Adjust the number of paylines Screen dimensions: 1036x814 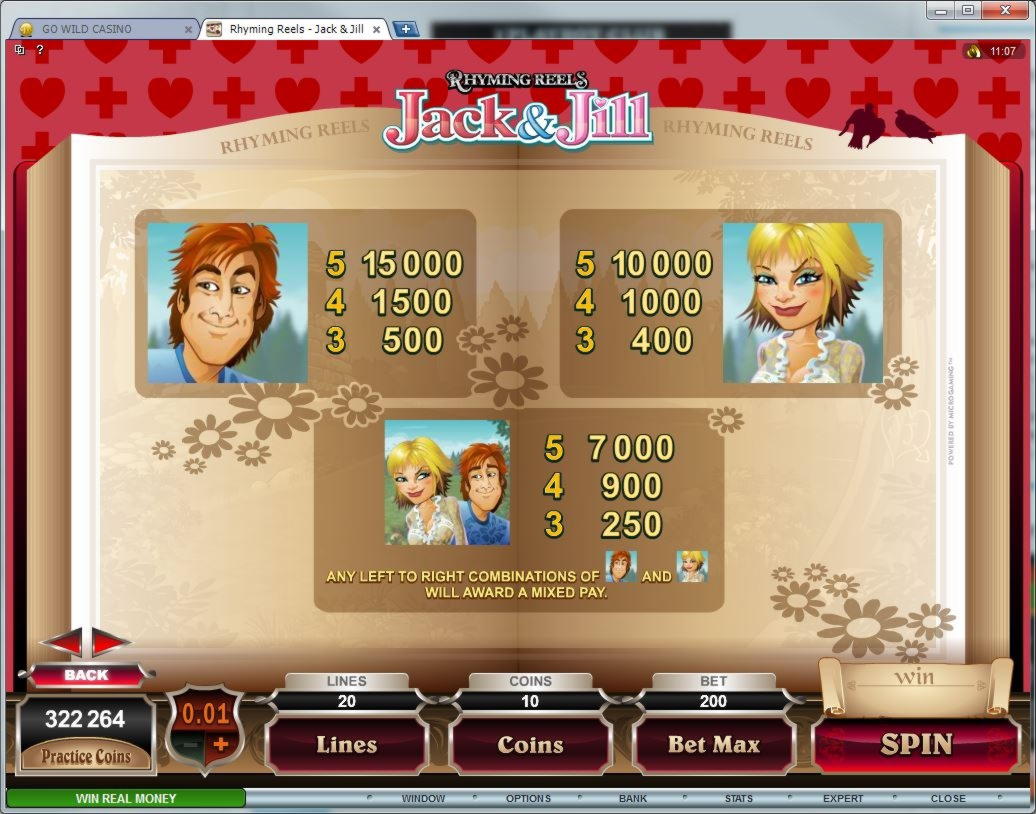tap(346, 745)
